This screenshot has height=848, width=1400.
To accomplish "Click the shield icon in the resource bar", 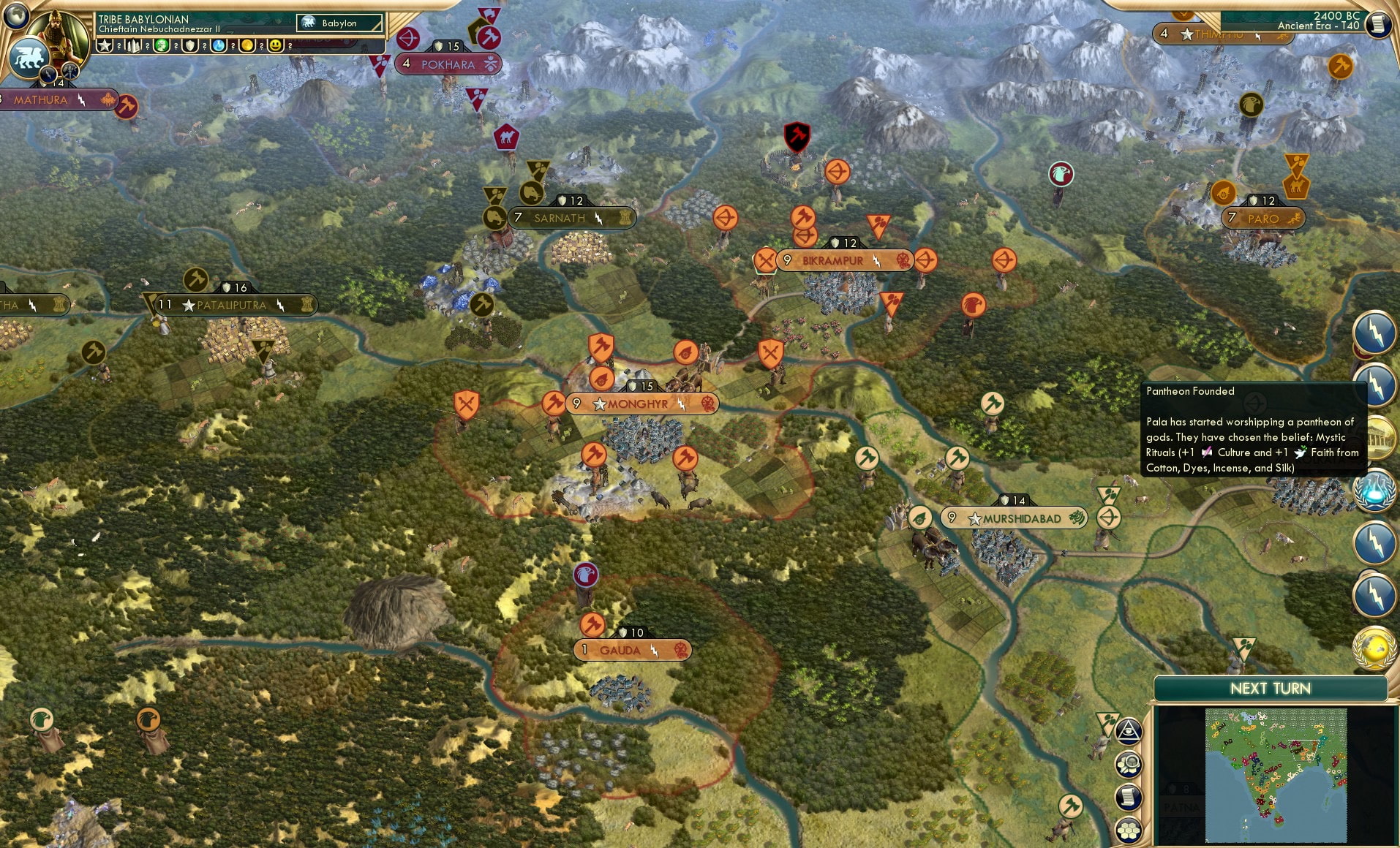I will pos(189,45).
